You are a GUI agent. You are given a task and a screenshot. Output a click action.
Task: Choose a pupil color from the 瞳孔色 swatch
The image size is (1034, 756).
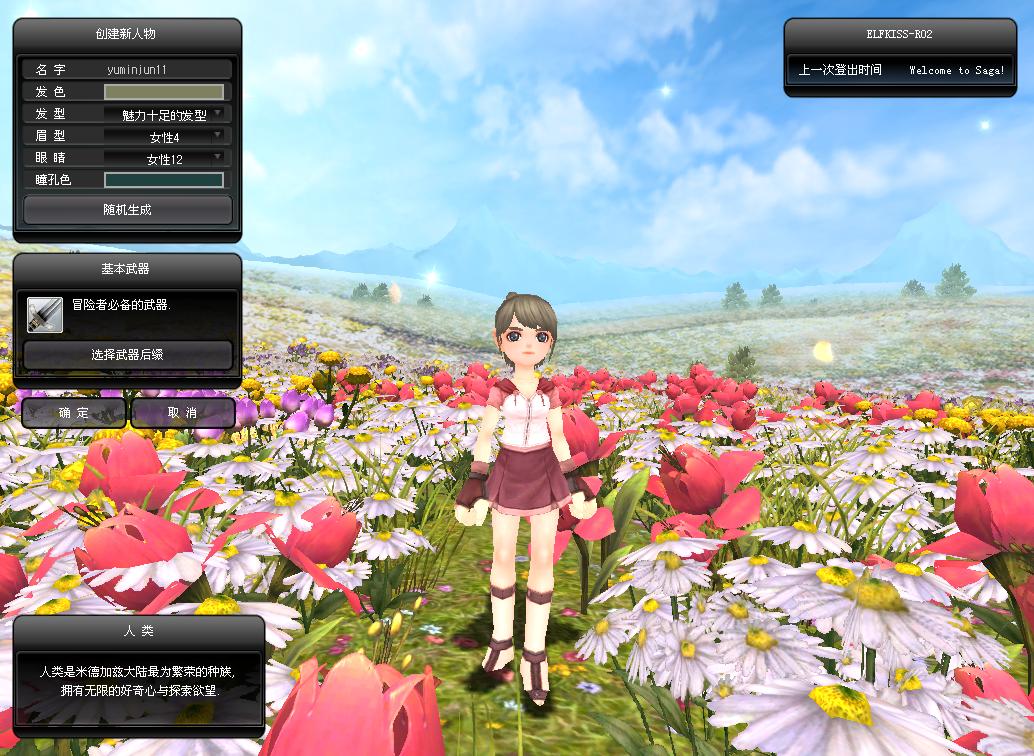pyautogui.click(x=164, y=181)
